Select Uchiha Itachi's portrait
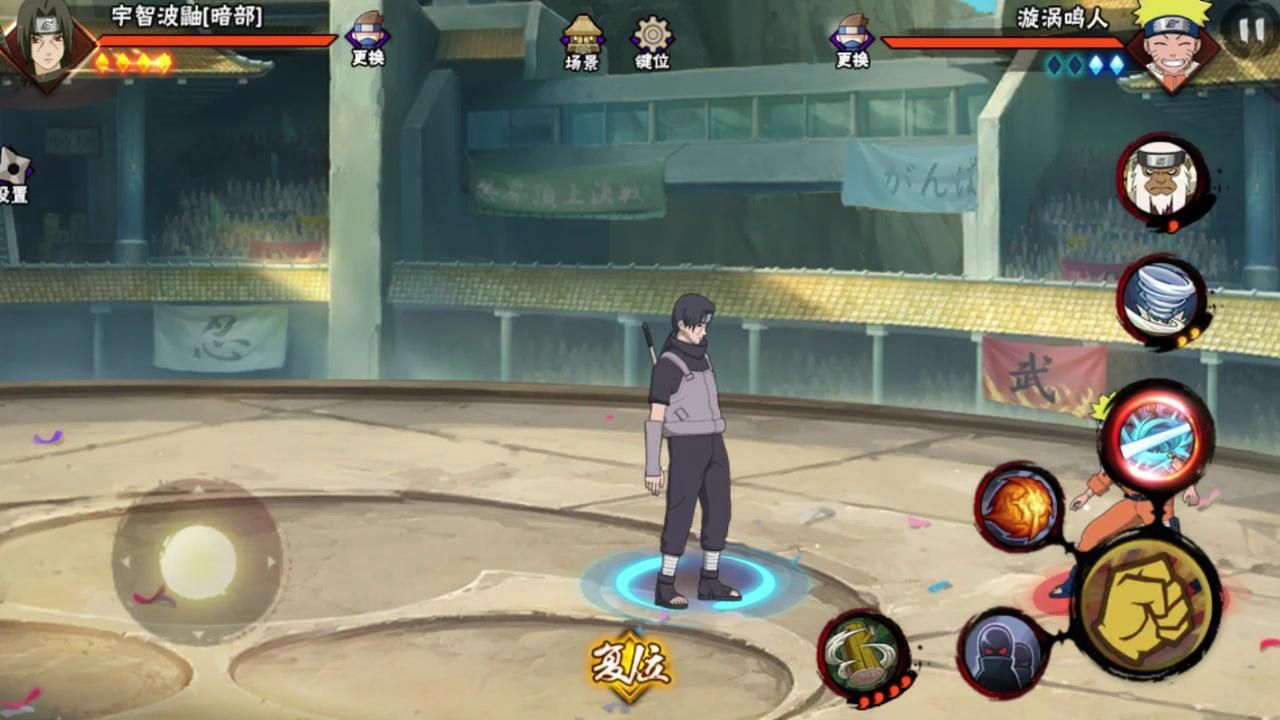Image resolution: width=1280 pixels, height=720 pixels. 46,42
